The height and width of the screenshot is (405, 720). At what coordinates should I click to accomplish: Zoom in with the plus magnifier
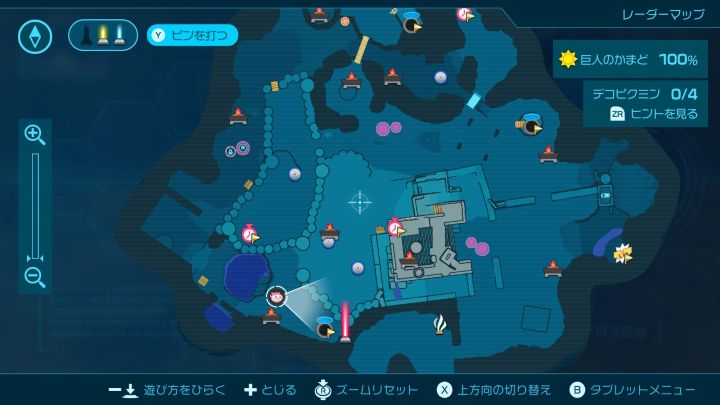pyautogui.click(x=35, y=134)
